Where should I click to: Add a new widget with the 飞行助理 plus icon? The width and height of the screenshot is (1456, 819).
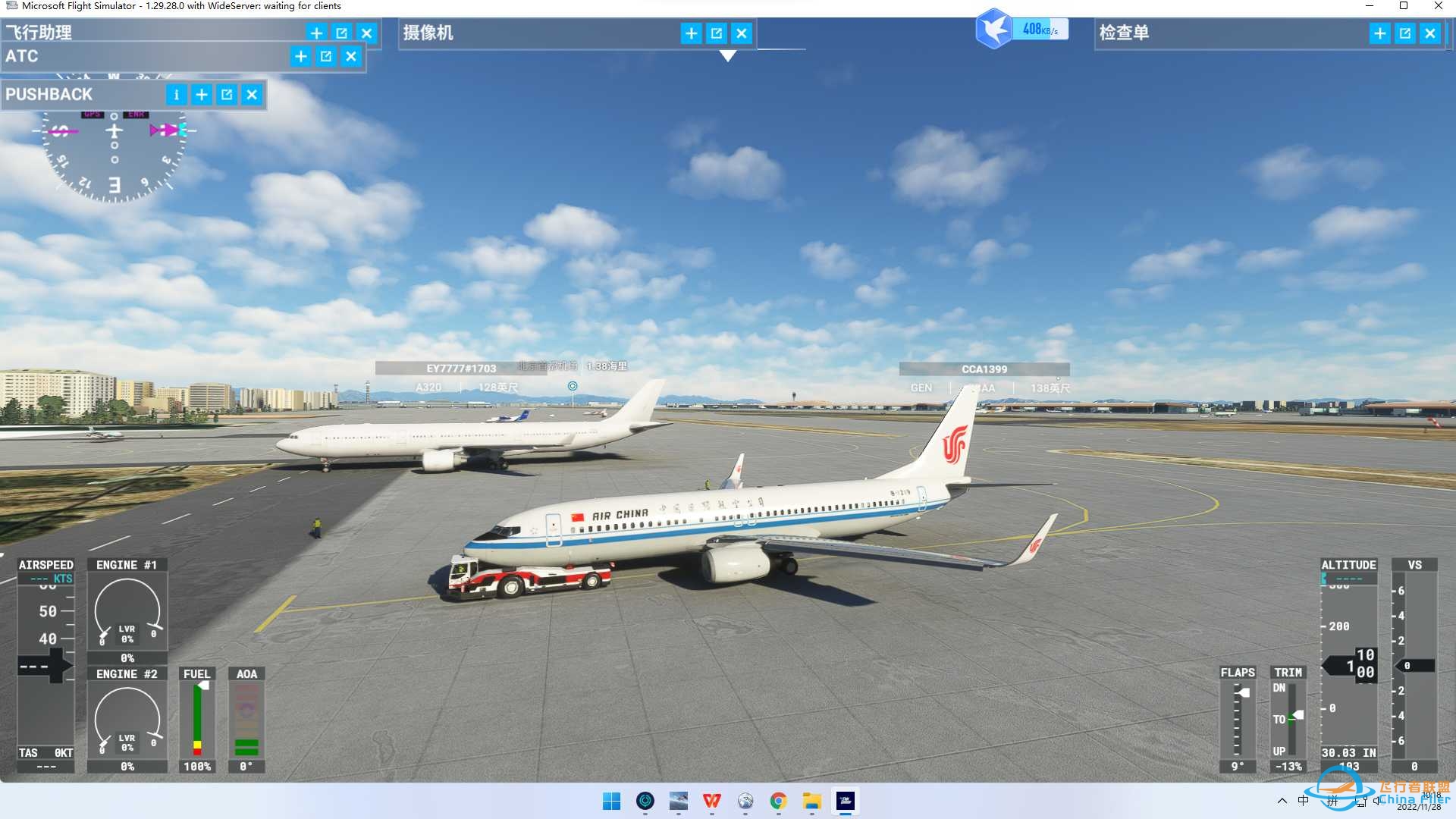click(x=316, y=33)
